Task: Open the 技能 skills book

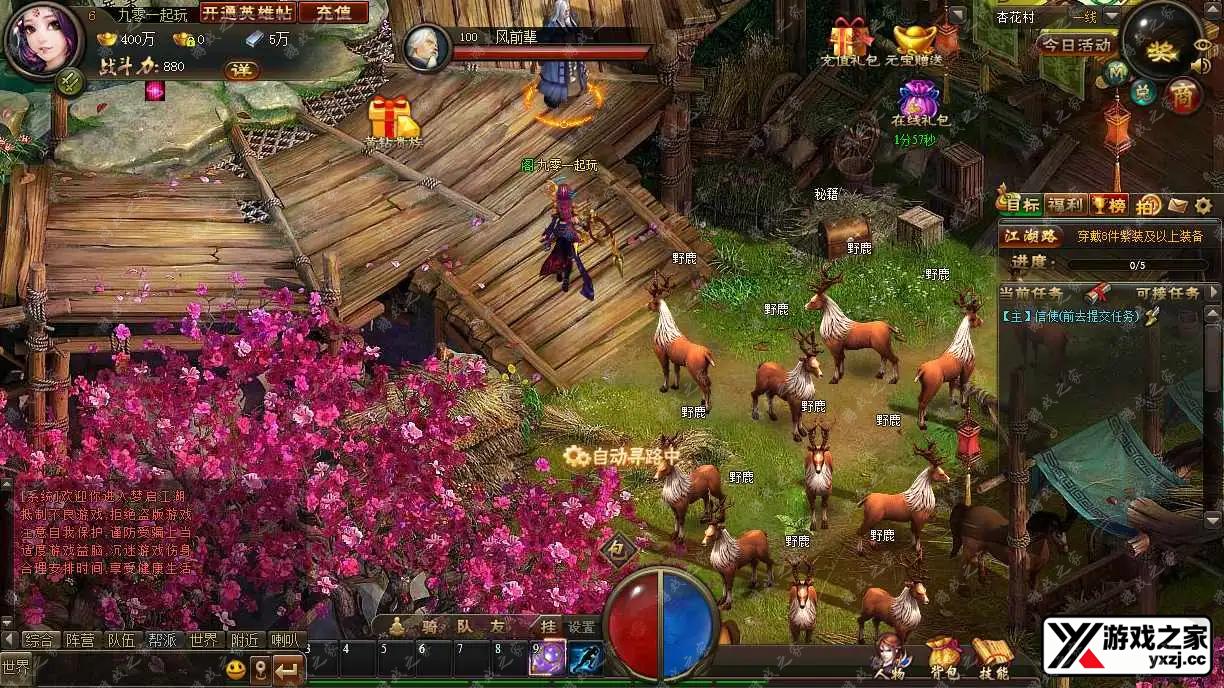Action: (992, 658)
